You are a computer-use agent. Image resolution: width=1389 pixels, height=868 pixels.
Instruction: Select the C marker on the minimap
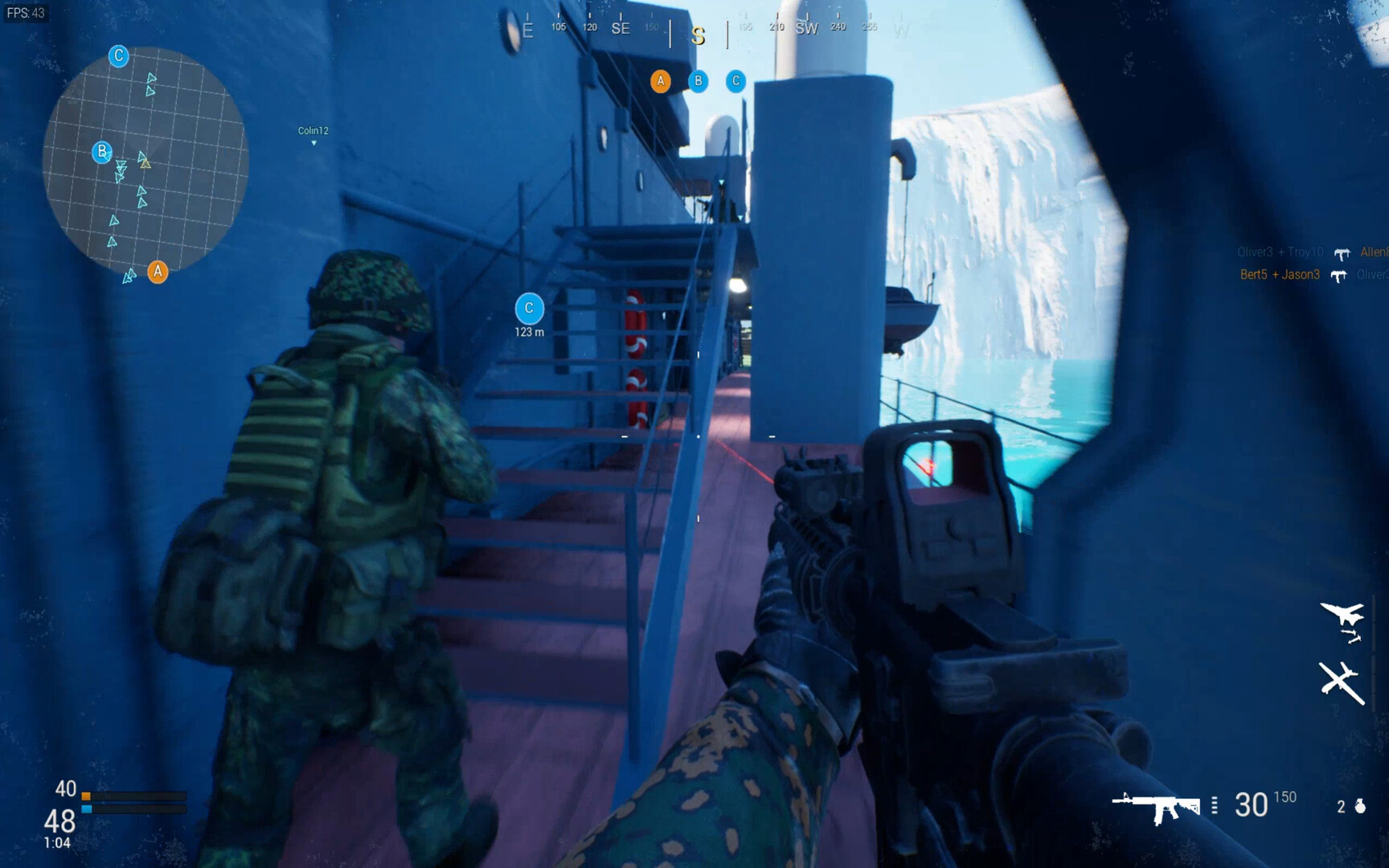click(x=118, y=56)
